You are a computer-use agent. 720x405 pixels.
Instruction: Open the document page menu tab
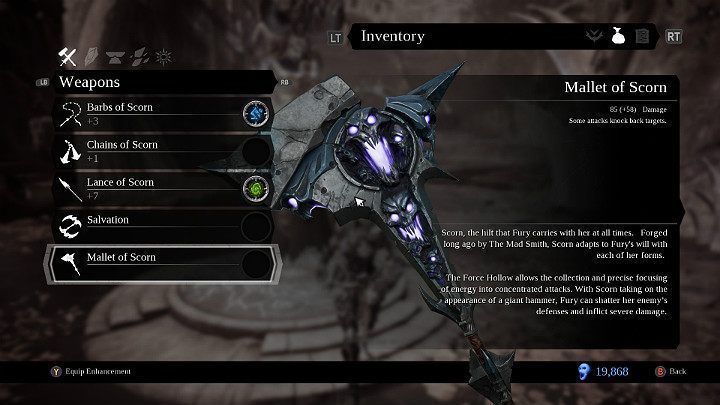pyautogui.click(x=642, y=37)
